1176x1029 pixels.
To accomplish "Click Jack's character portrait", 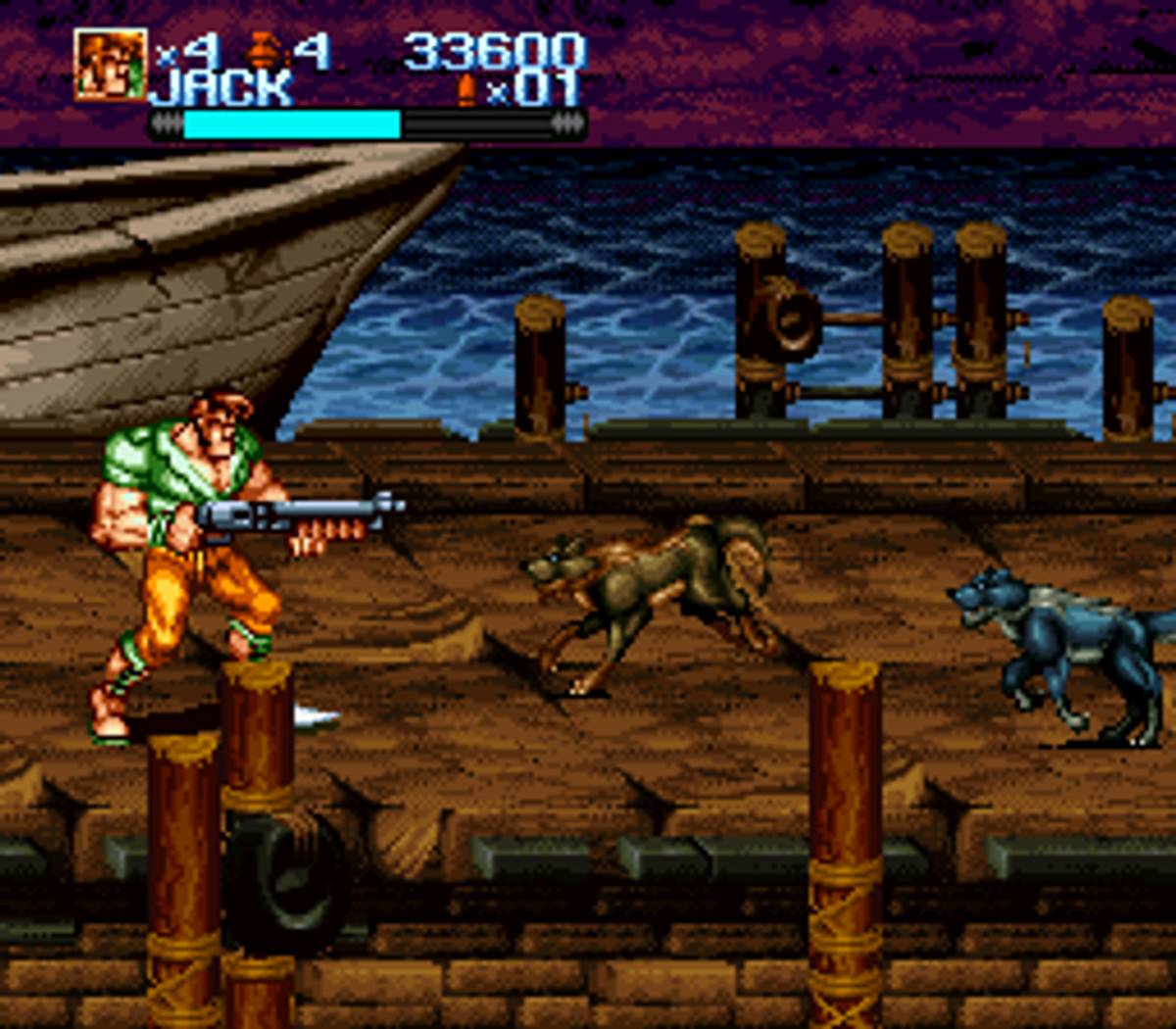I will pos(110,64).
